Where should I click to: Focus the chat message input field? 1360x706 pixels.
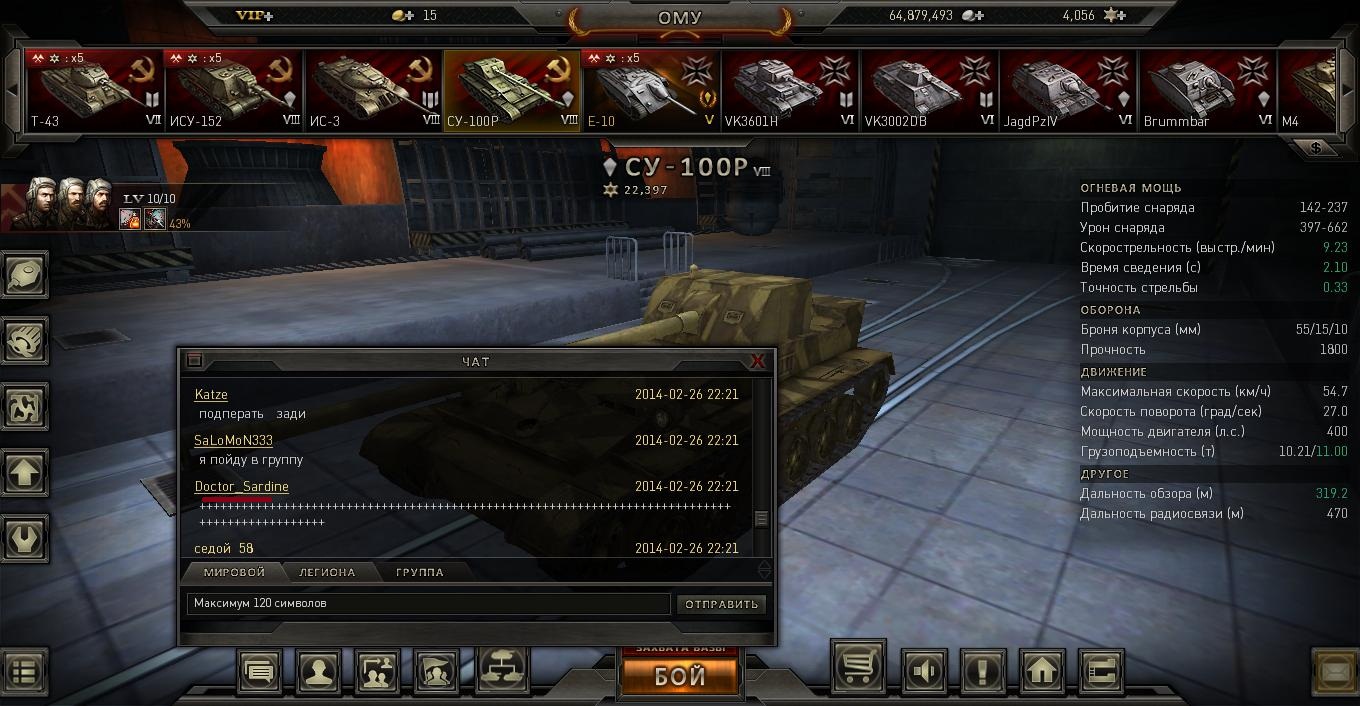428,604
